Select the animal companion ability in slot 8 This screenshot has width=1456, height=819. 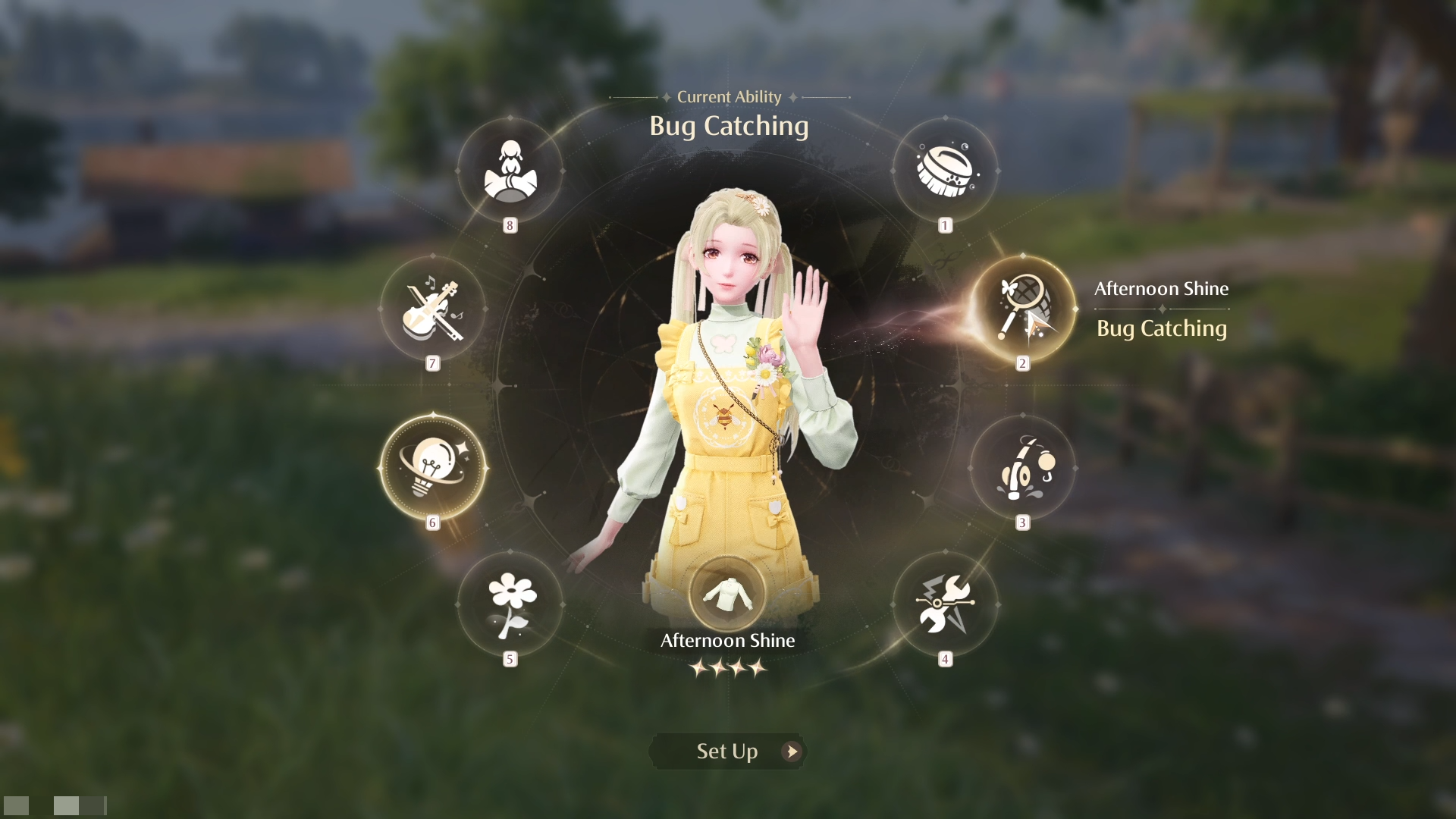(x=510, y=173)
